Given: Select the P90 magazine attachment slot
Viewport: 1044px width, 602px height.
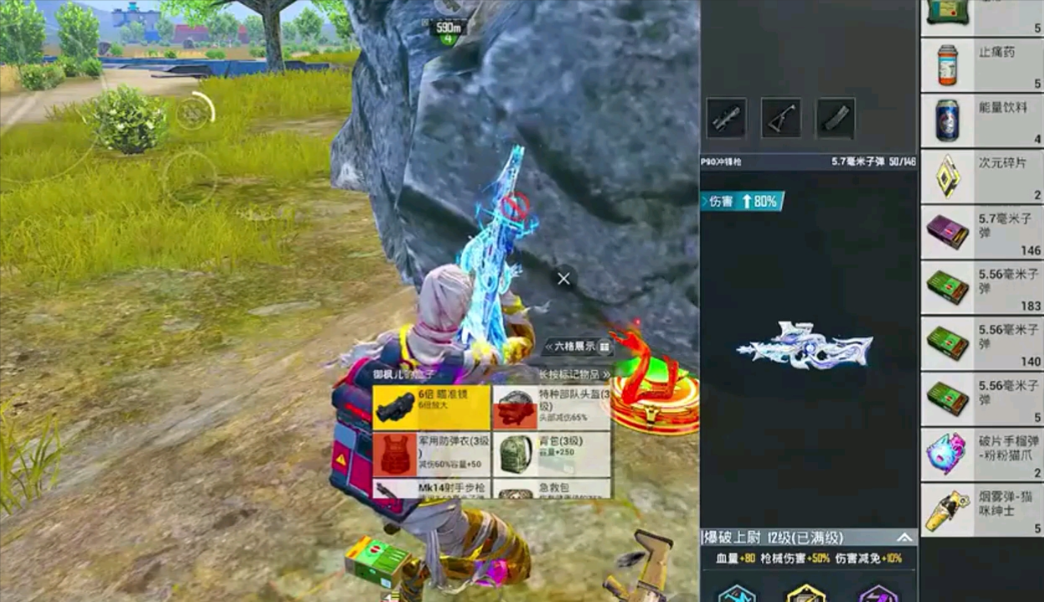Looking at the screenshot, I should (x=836, y=118).
